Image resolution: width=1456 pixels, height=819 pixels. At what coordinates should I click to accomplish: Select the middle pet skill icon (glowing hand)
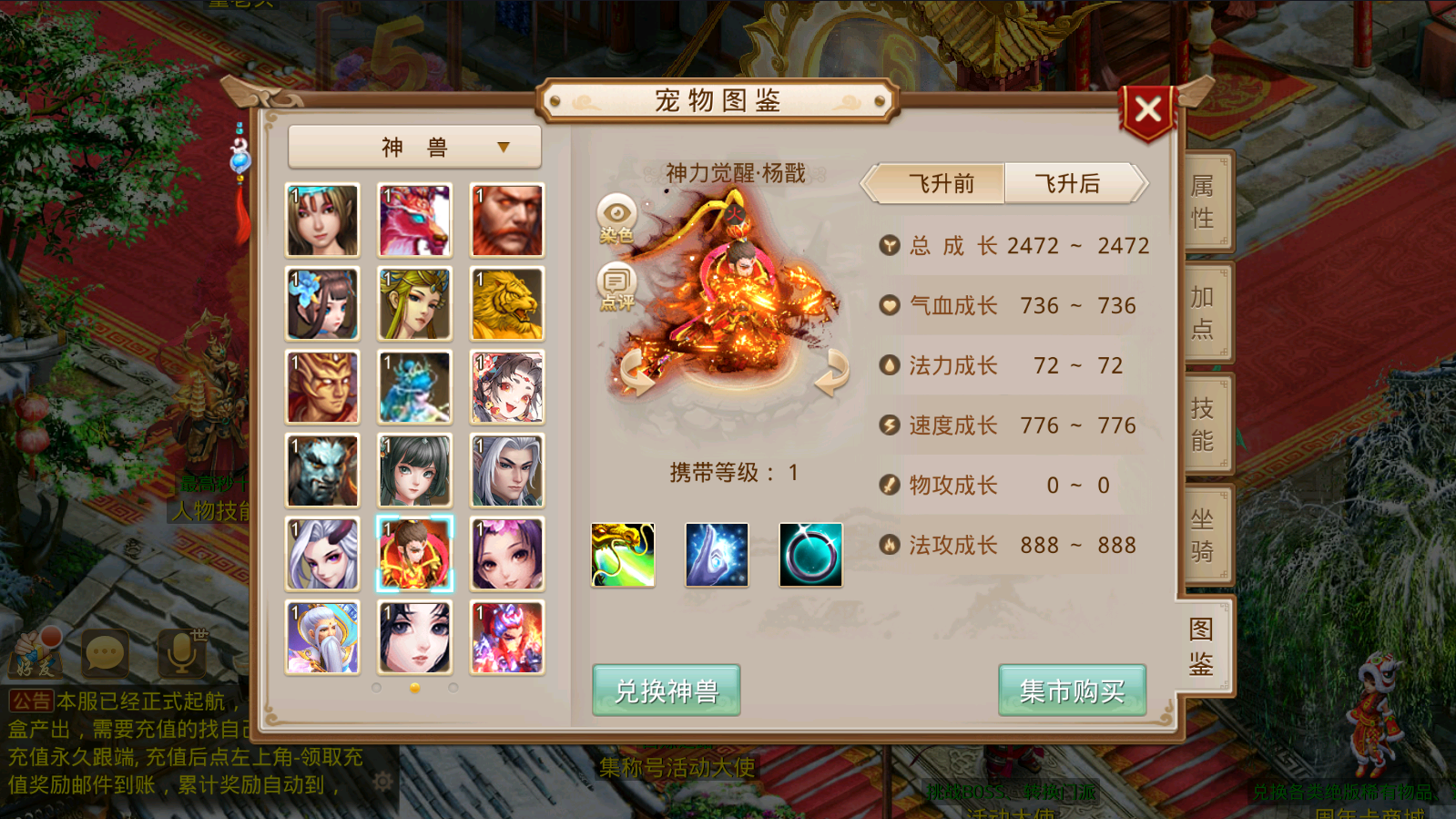pos(717,555)
